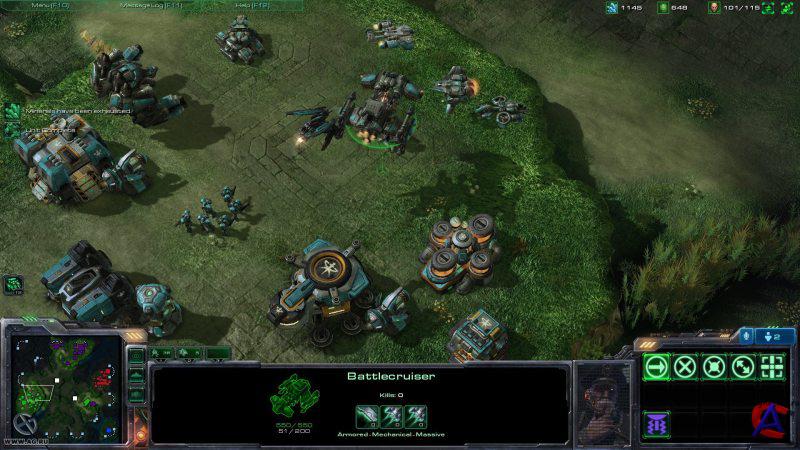Image resolution: width=800 pixels, height=450 pixels.
Task: Choose the Patrol command icon
Action: [x=743, y=366]
